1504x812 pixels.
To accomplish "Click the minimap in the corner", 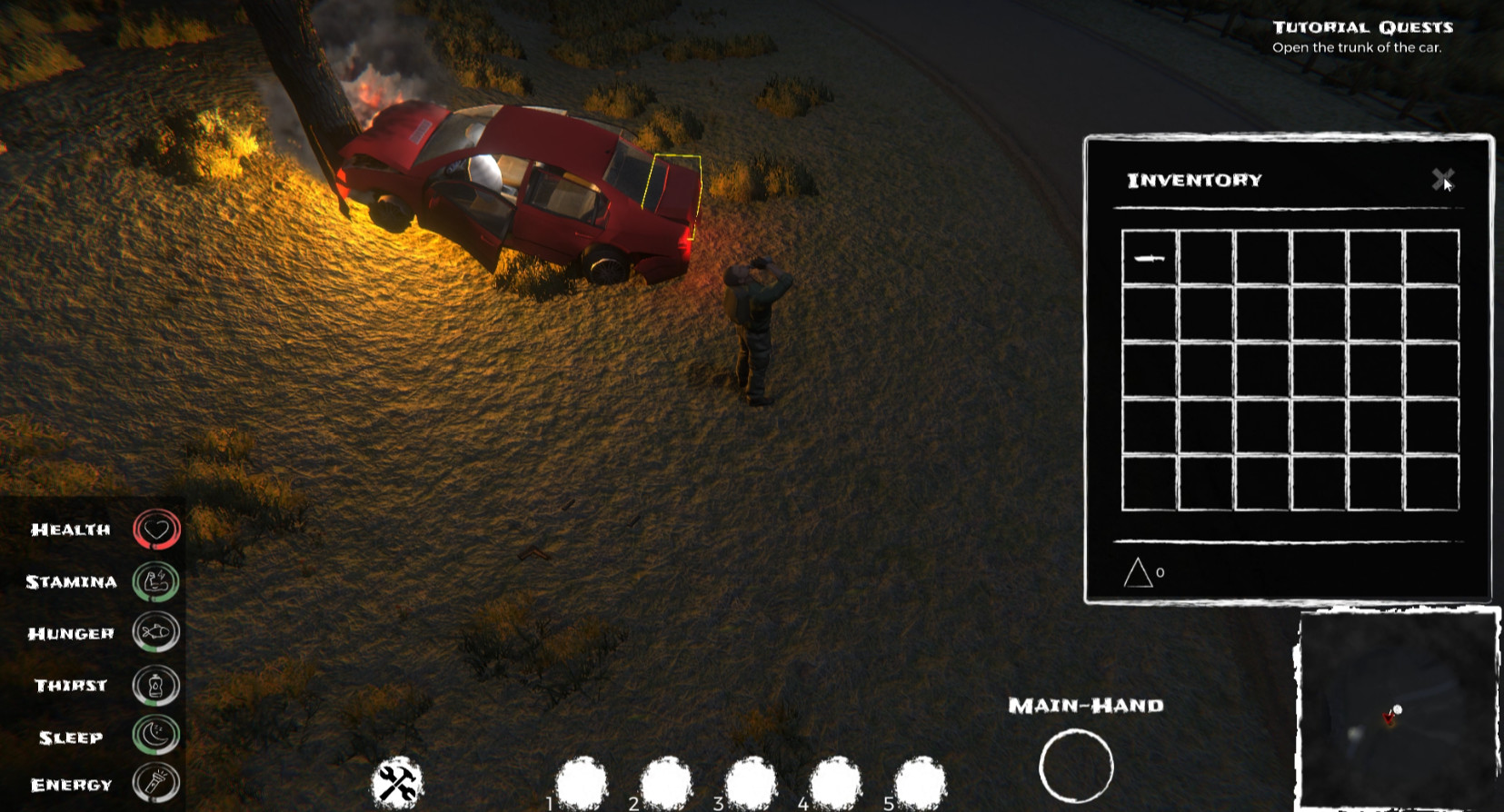I will [x=1399, y=708].
